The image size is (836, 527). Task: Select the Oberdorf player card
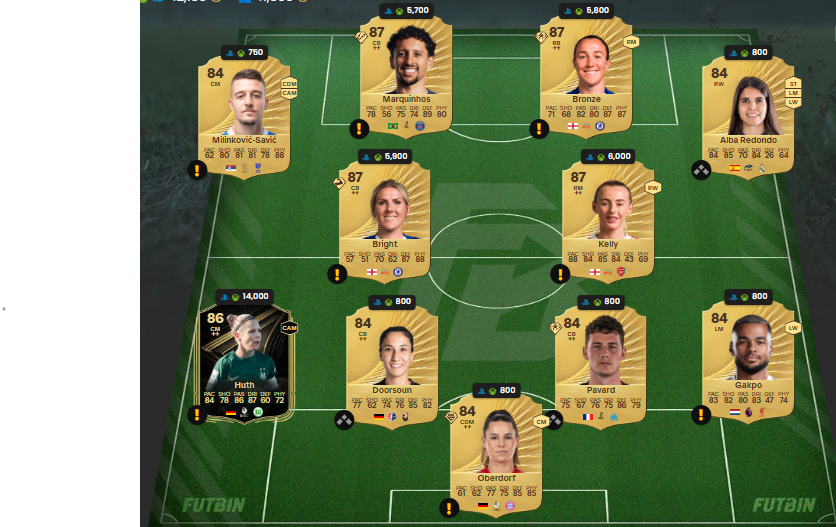pyautogui.click(x=495, y=450)
